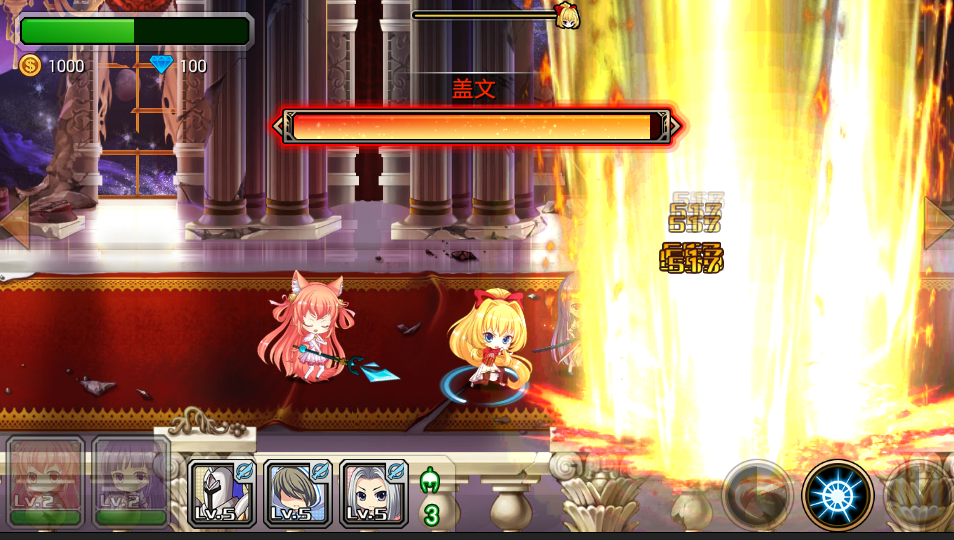The height and width of the screenshot is (540, 954).
Task: Activate the blue starburst skill
Action: click(837, 495)
